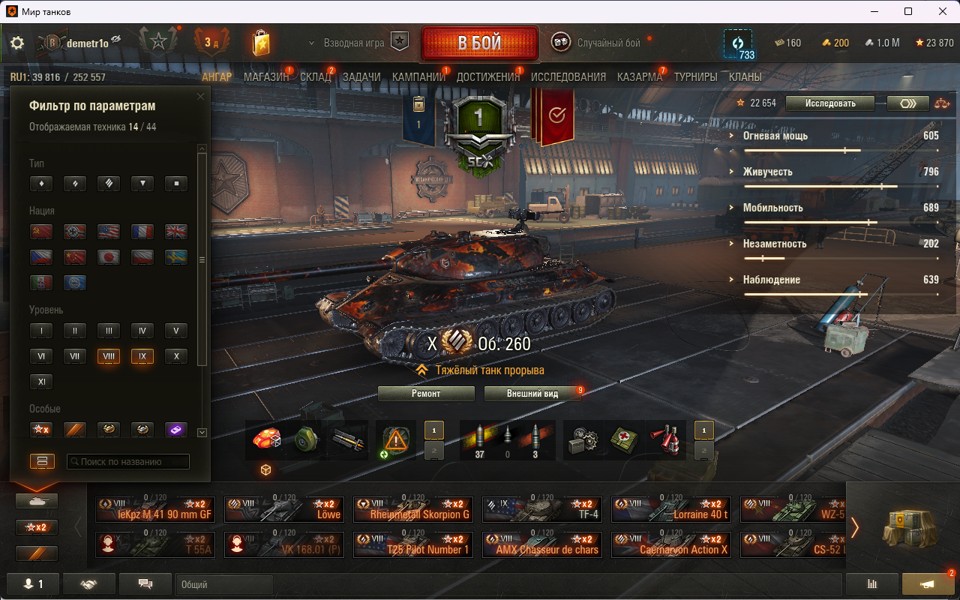Image resolution: width=960 pixels, height=600 pixels.
Task: Focus the Поиск по названию search field
Action: (128, 462)
